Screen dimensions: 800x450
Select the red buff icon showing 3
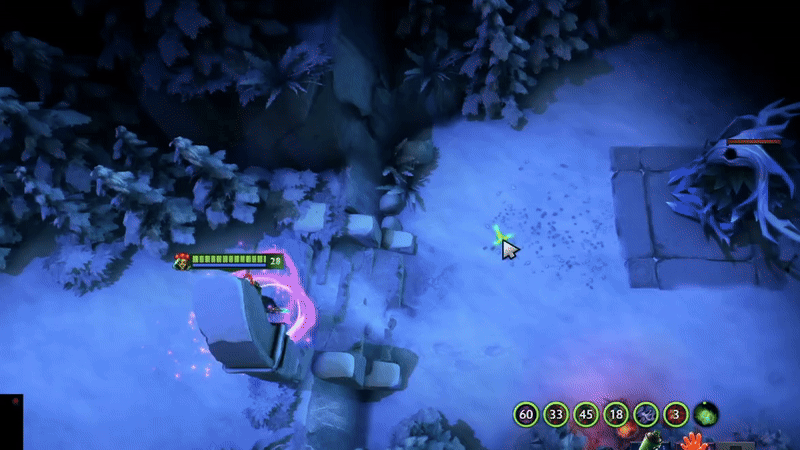pyautogui.click(x=677, y=414)
